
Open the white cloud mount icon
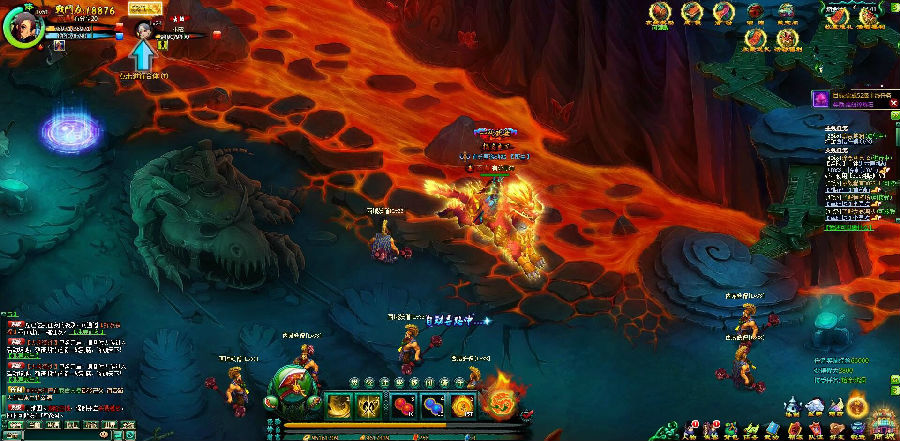click(x=814, y=404)
